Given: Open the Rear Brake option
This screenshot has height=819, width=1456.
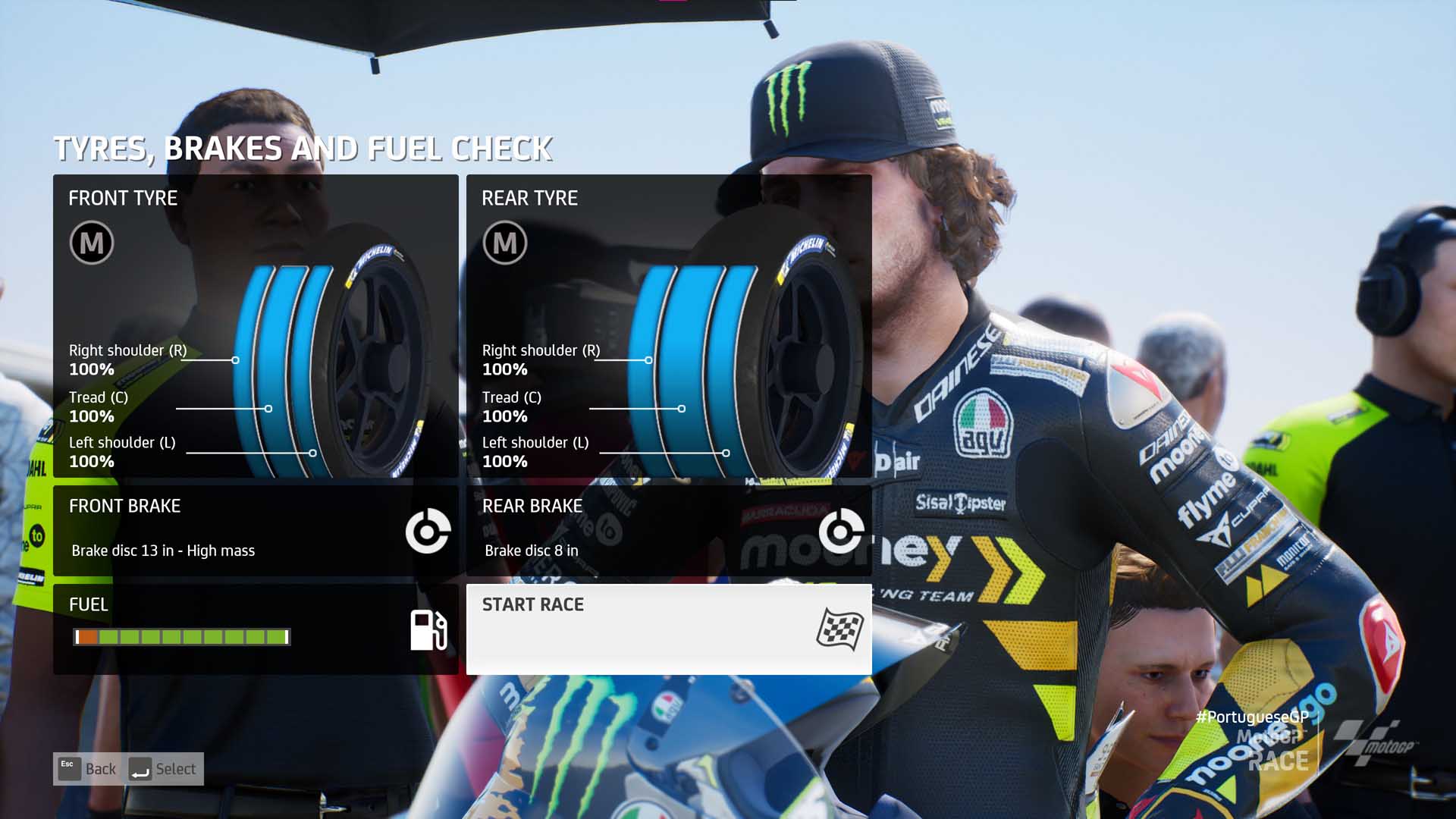Looking at the screenshot, I should click(x=668, y=530).
